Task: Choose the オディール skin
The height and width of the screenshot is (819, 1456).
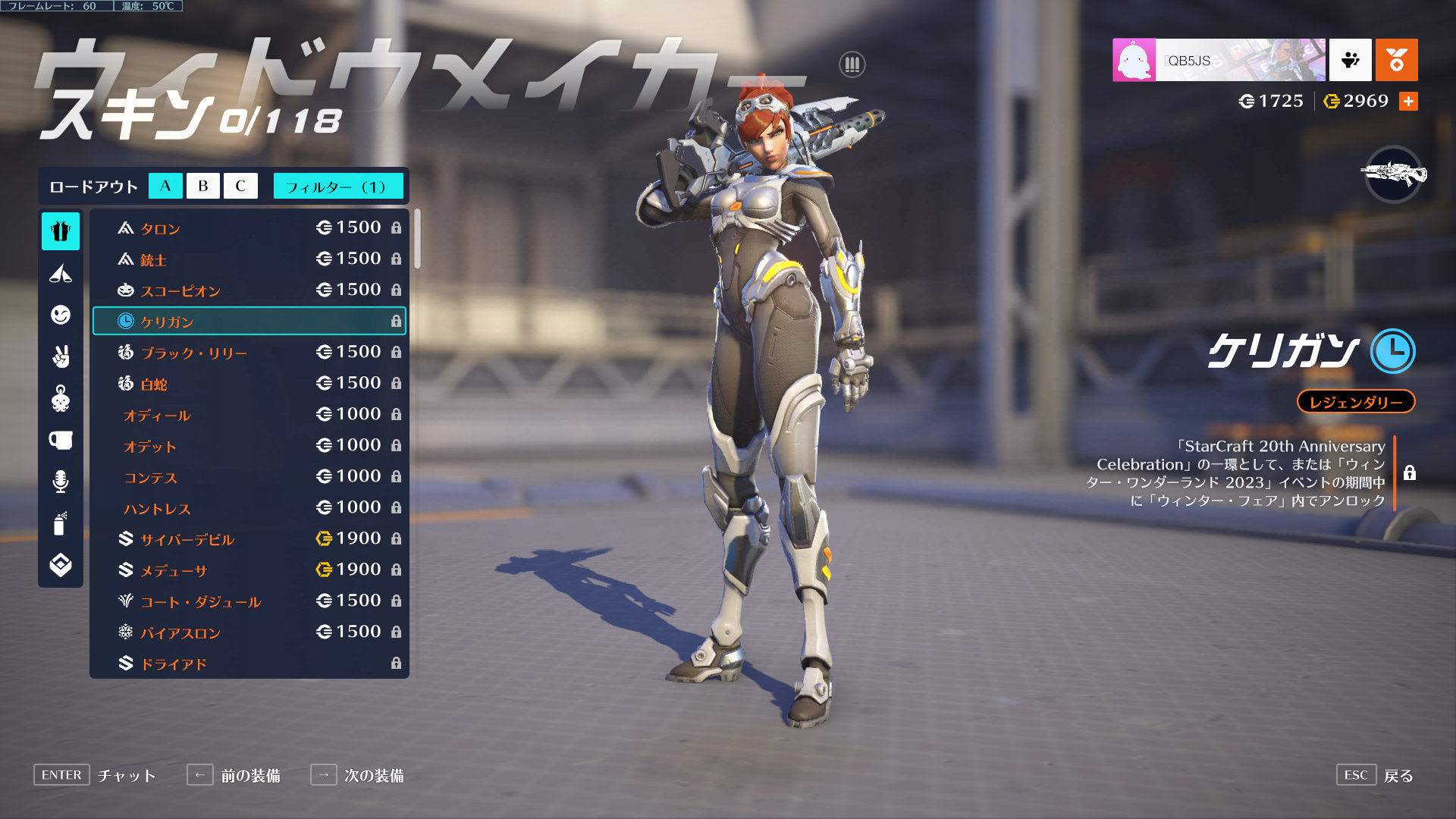Action: (x=249, y=414)
